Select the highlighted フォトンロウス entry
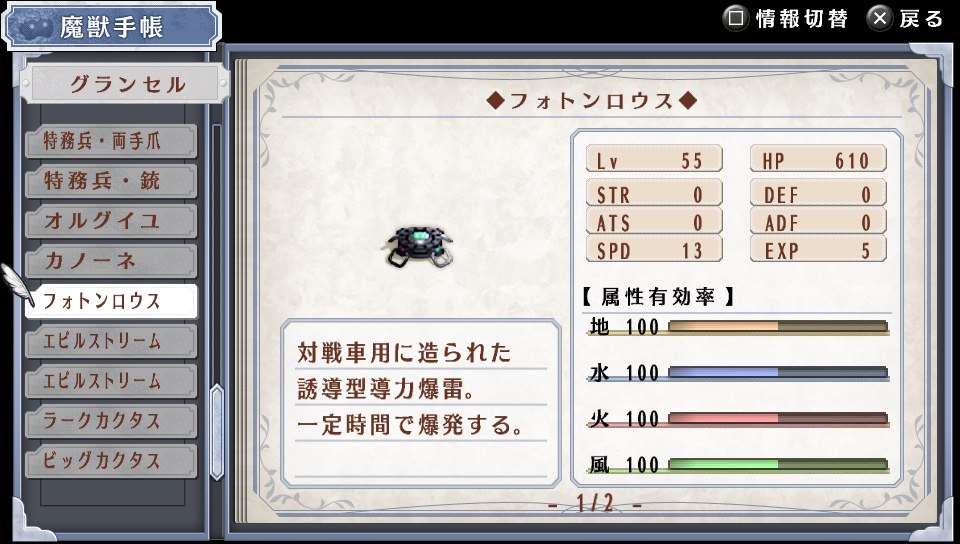Screen dimensions: 960x544 point(110,301)
